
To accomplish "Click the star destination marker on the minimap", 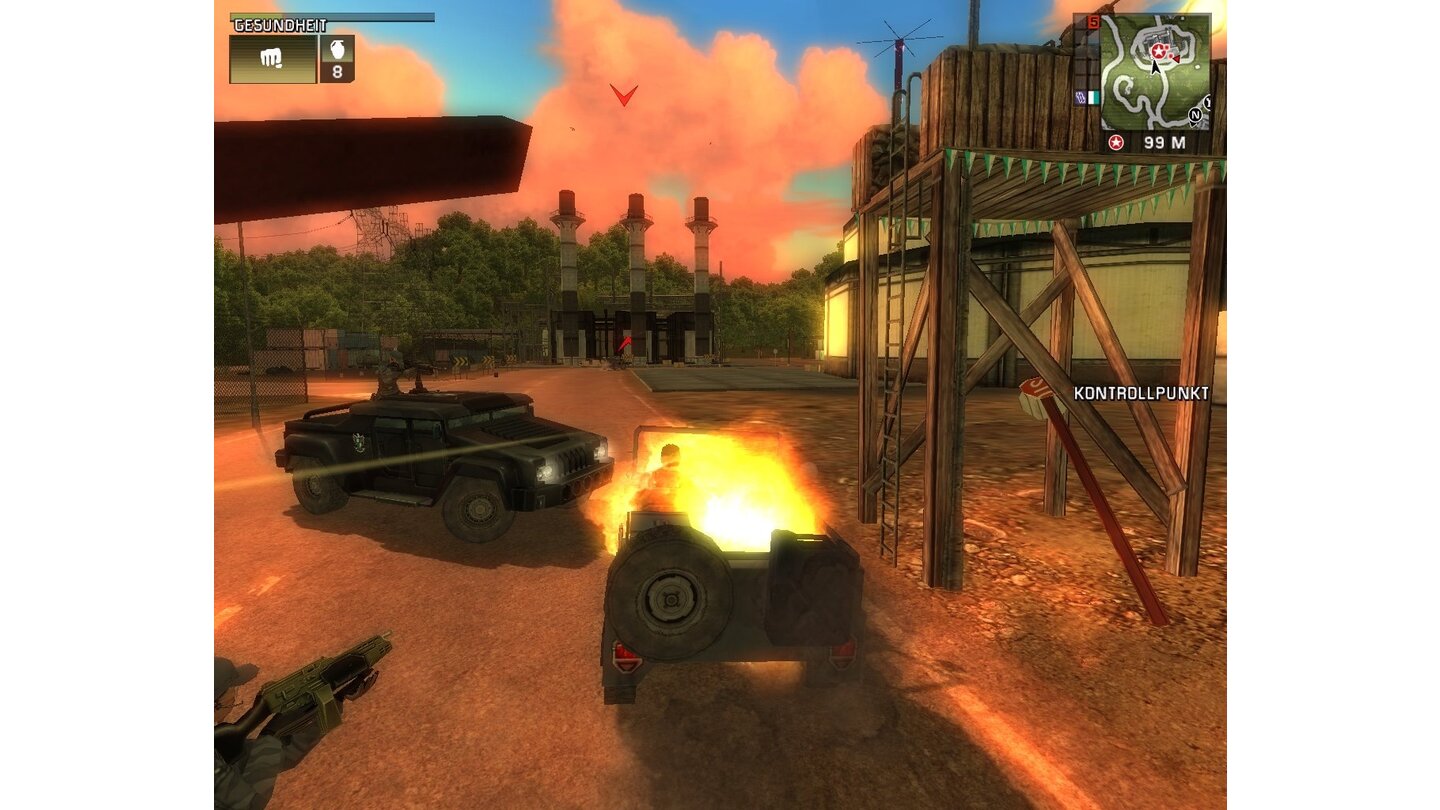I will tap(1158, 51).
